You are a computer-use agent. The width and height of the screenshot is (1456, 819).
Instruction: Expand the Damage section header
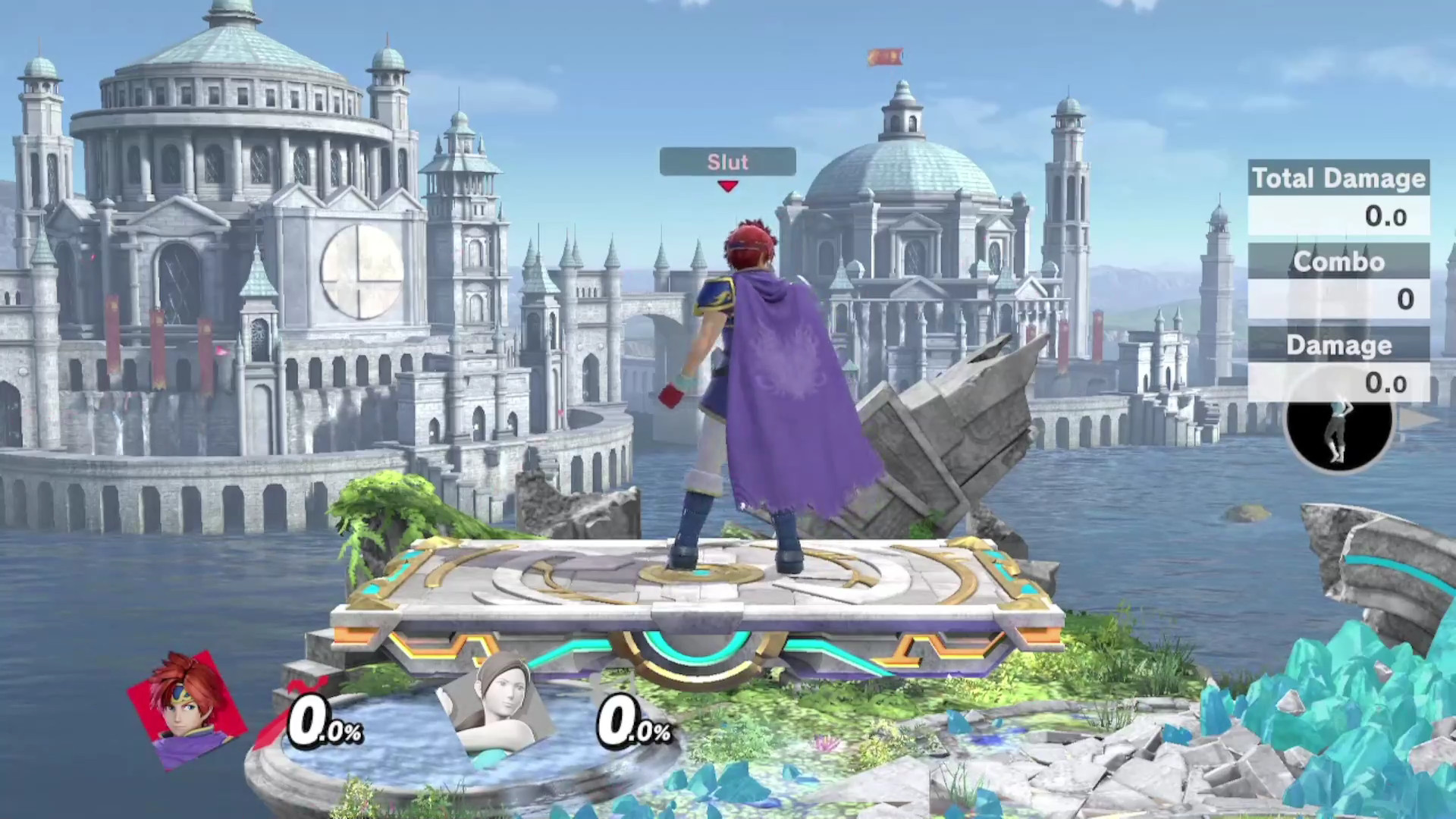1338,345
